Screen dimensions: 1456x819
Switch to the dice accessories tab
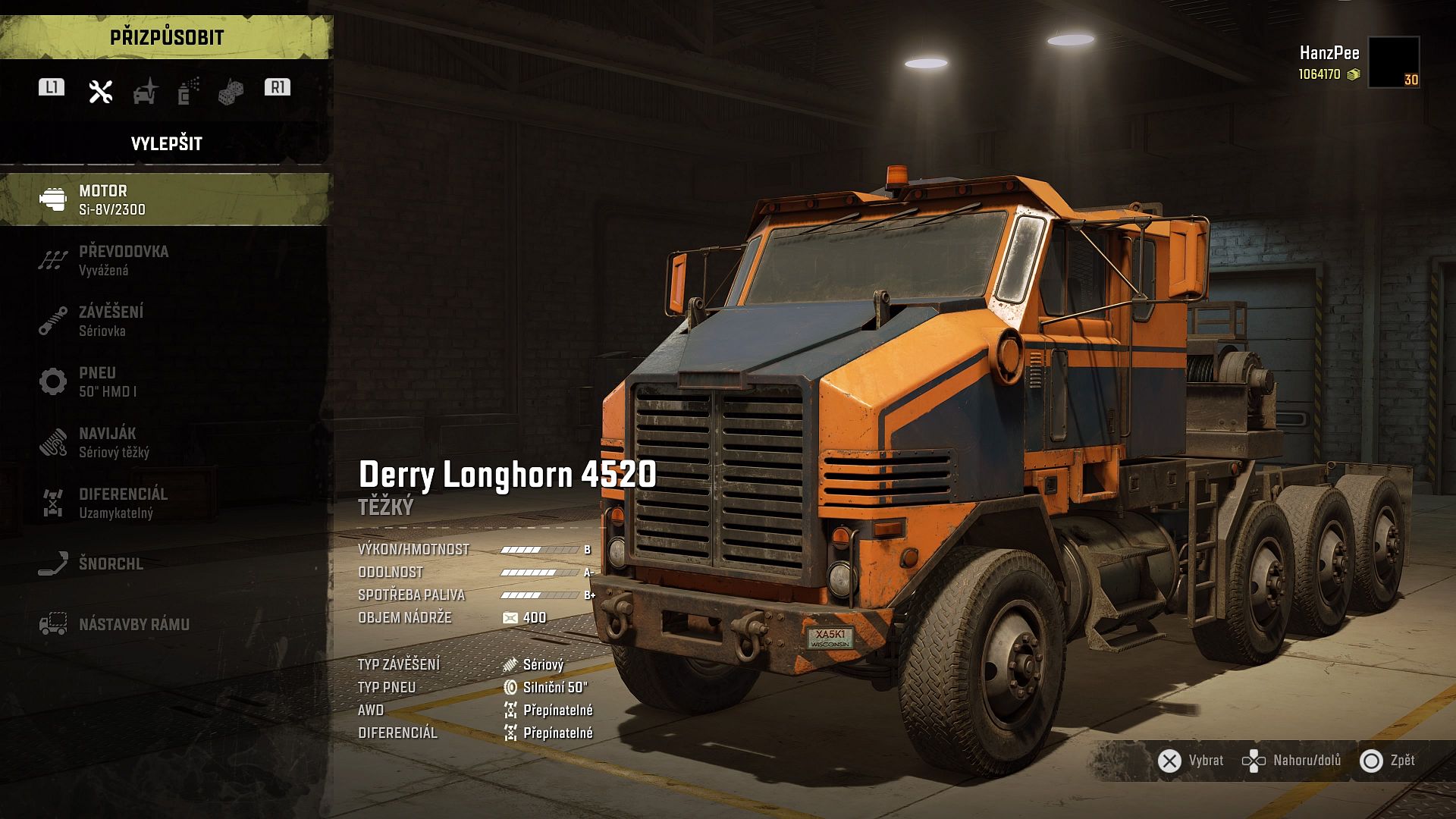[231, 92]
